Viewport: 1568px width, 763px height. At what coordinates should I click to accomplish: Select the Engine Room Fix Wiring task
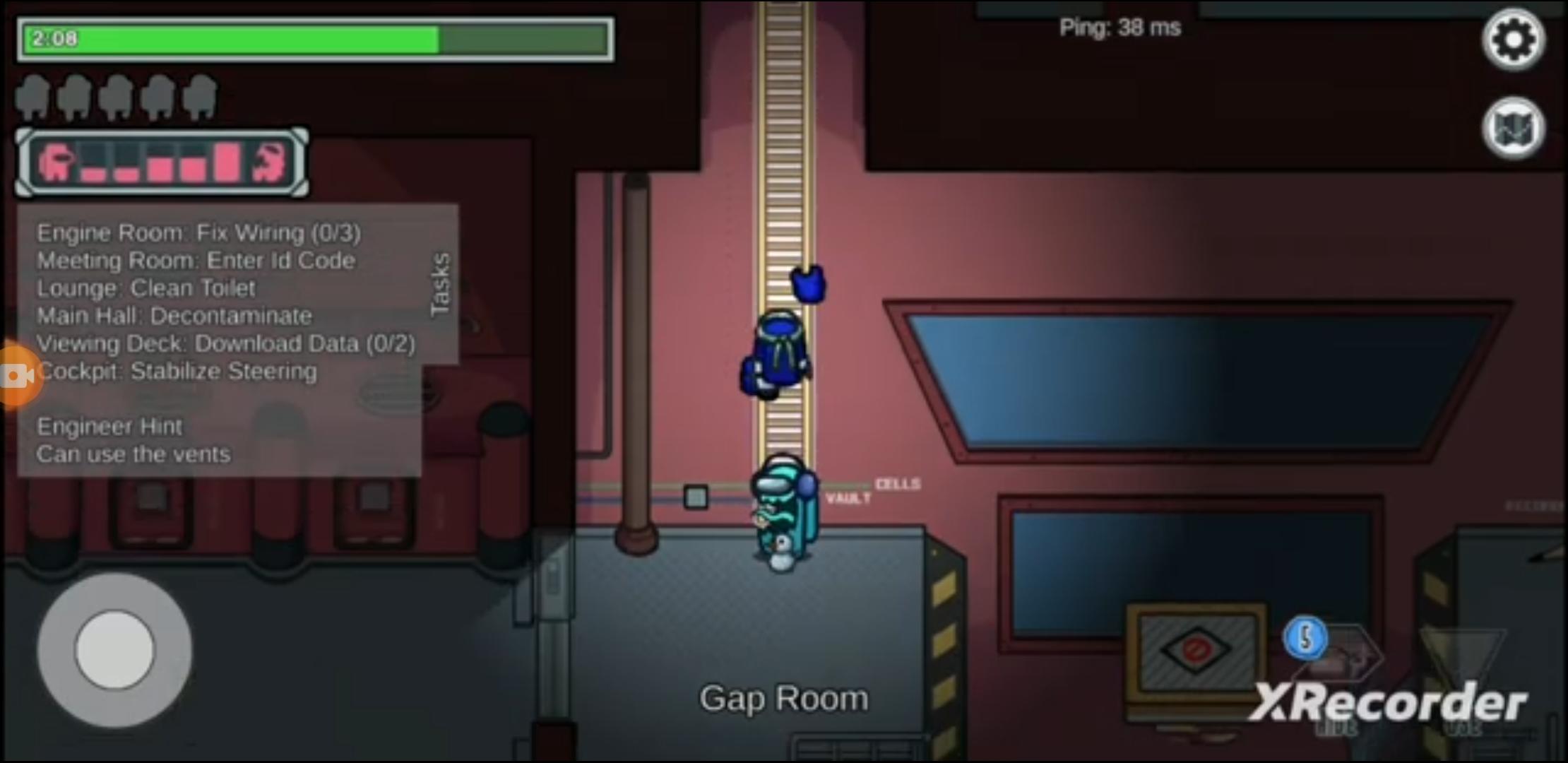[199, 232]
